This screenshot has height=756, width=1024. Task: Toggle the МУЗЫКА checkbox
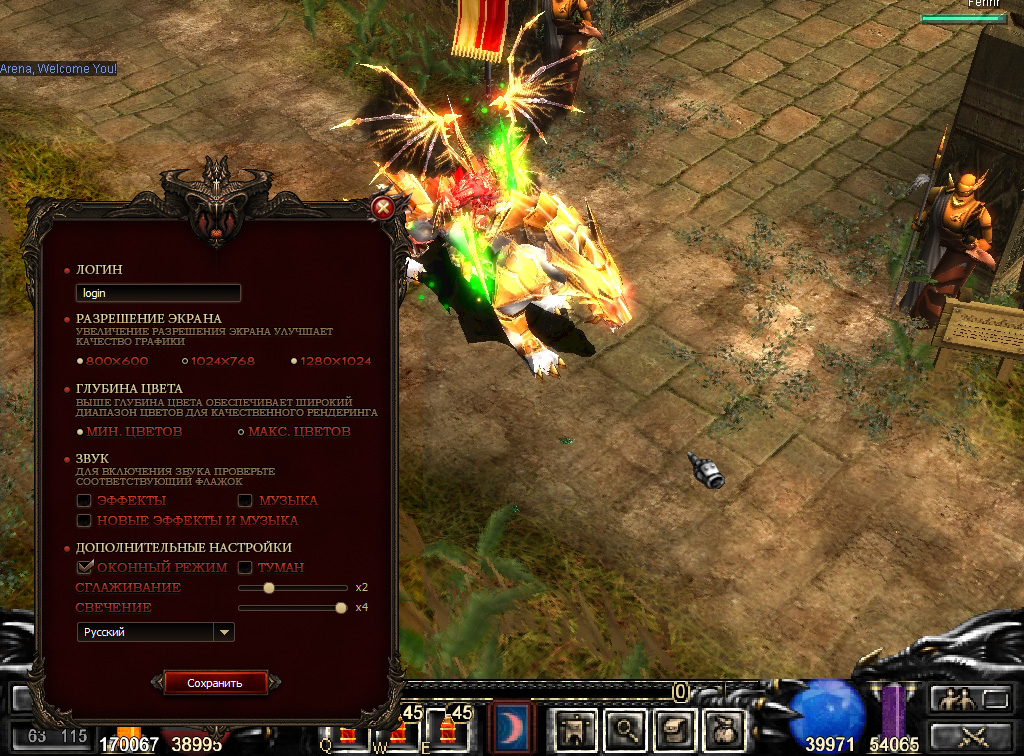(245, 500)
